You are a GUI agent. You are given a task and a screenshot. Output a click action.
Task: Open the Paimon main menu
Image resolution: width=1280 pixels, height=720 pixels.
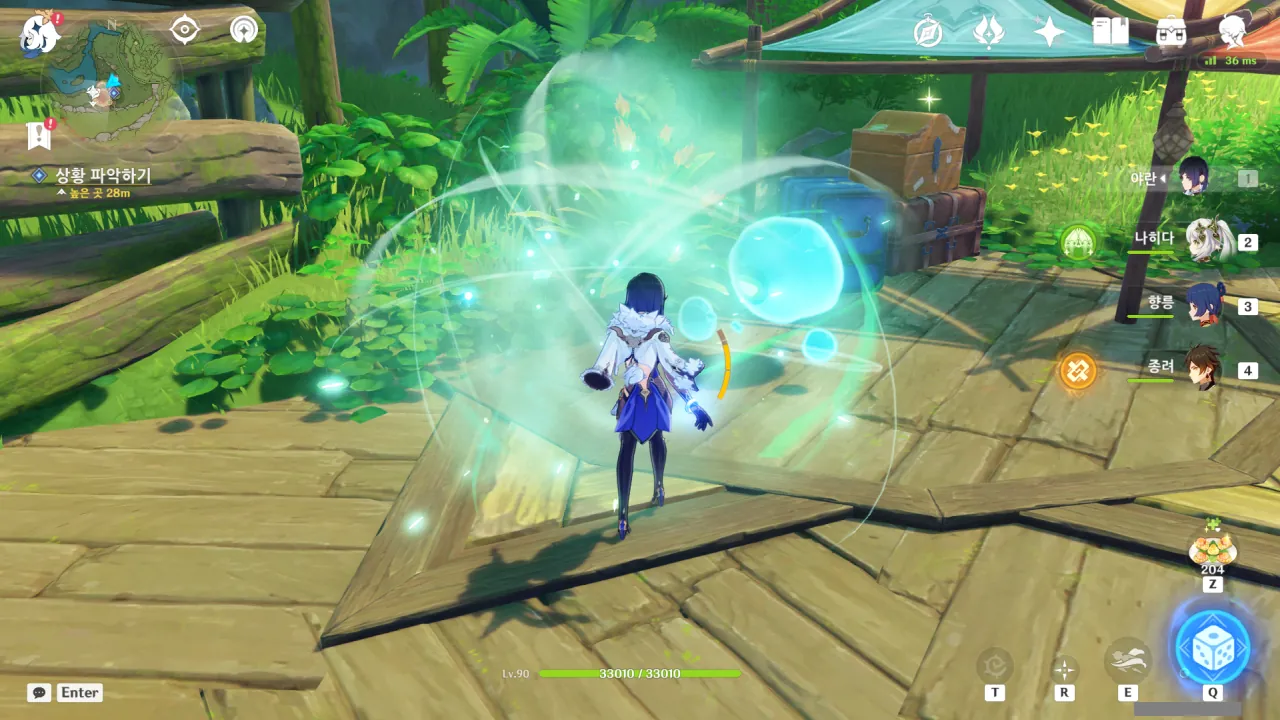pos(40,33)
